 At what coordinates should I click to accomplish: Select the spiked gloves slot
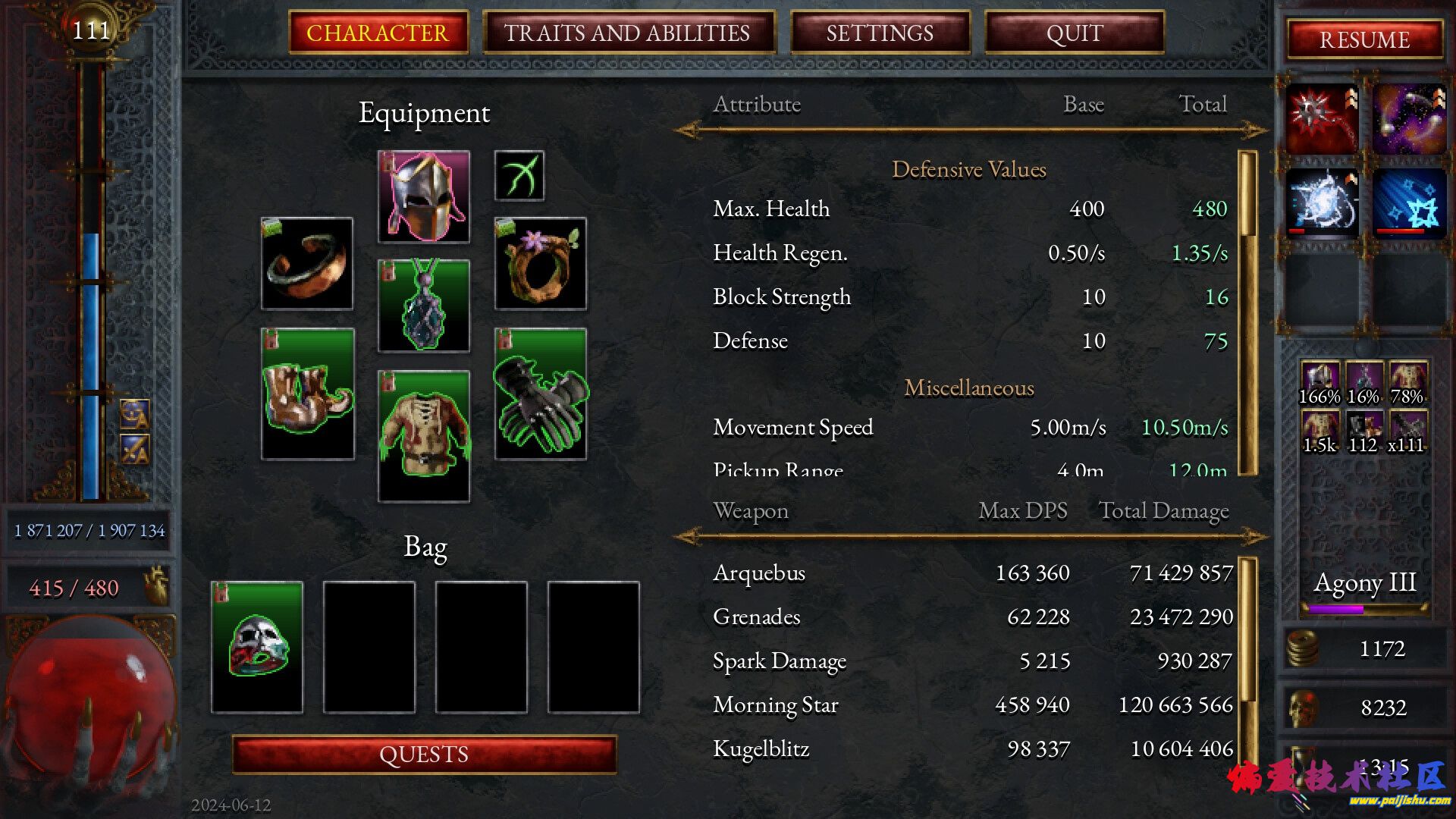tap(541, 394)
